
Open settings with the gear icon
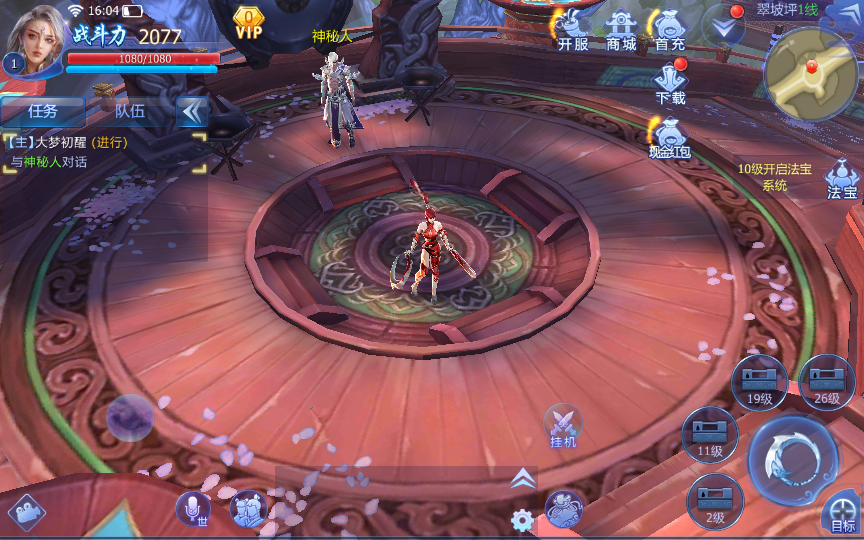pyautogui.click(x=521, y=520)
